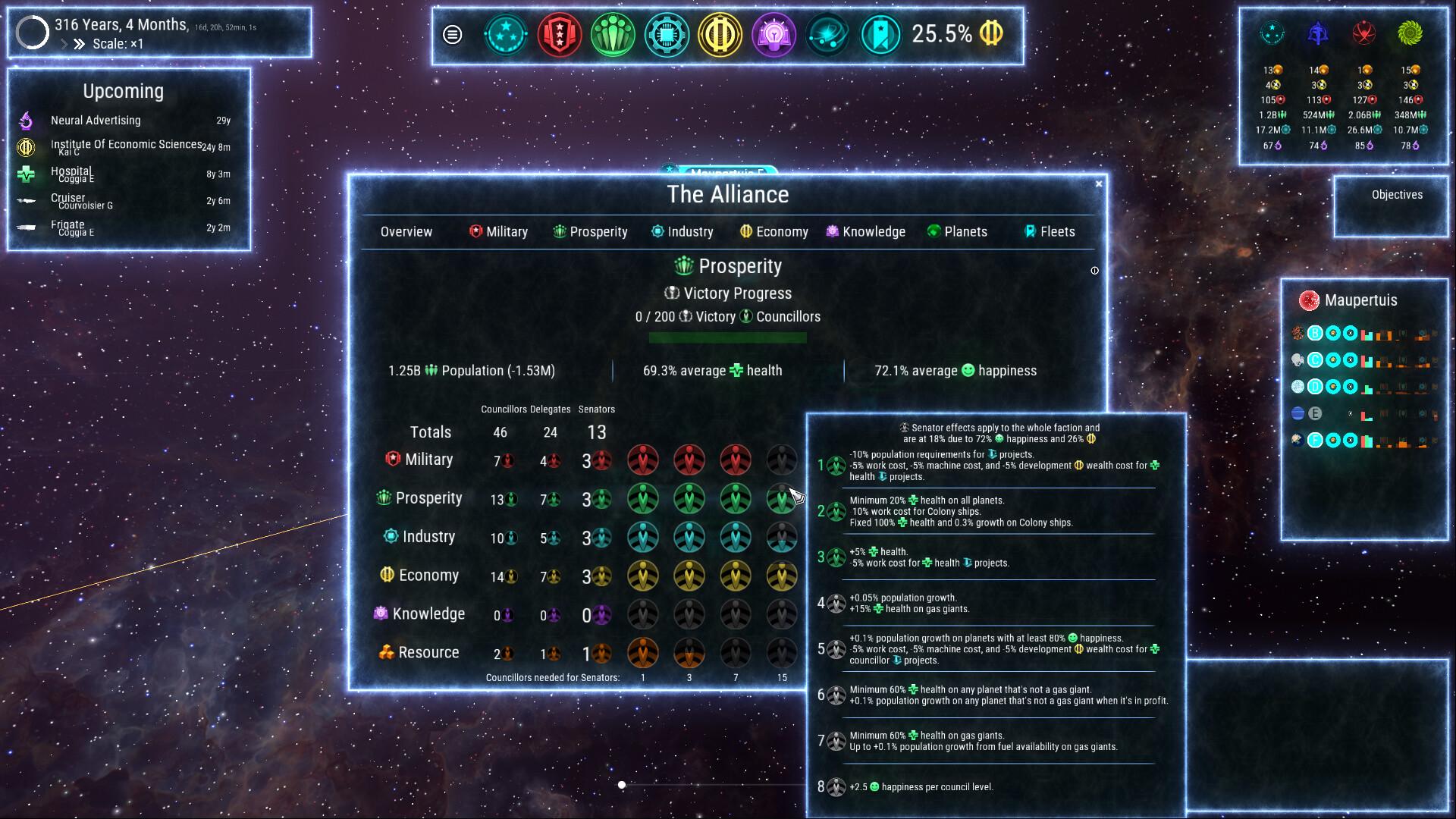Open the purple knowledge lightbulb top-bar icon
The image size is (1456, 819).
(773, 35)
